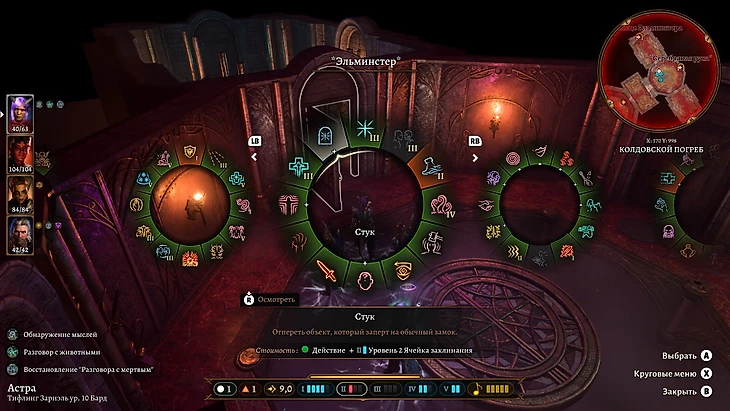This screenshot has height=411, width=730.
Task: Select the party member with 42/62 health
Action: click(19, 229)
